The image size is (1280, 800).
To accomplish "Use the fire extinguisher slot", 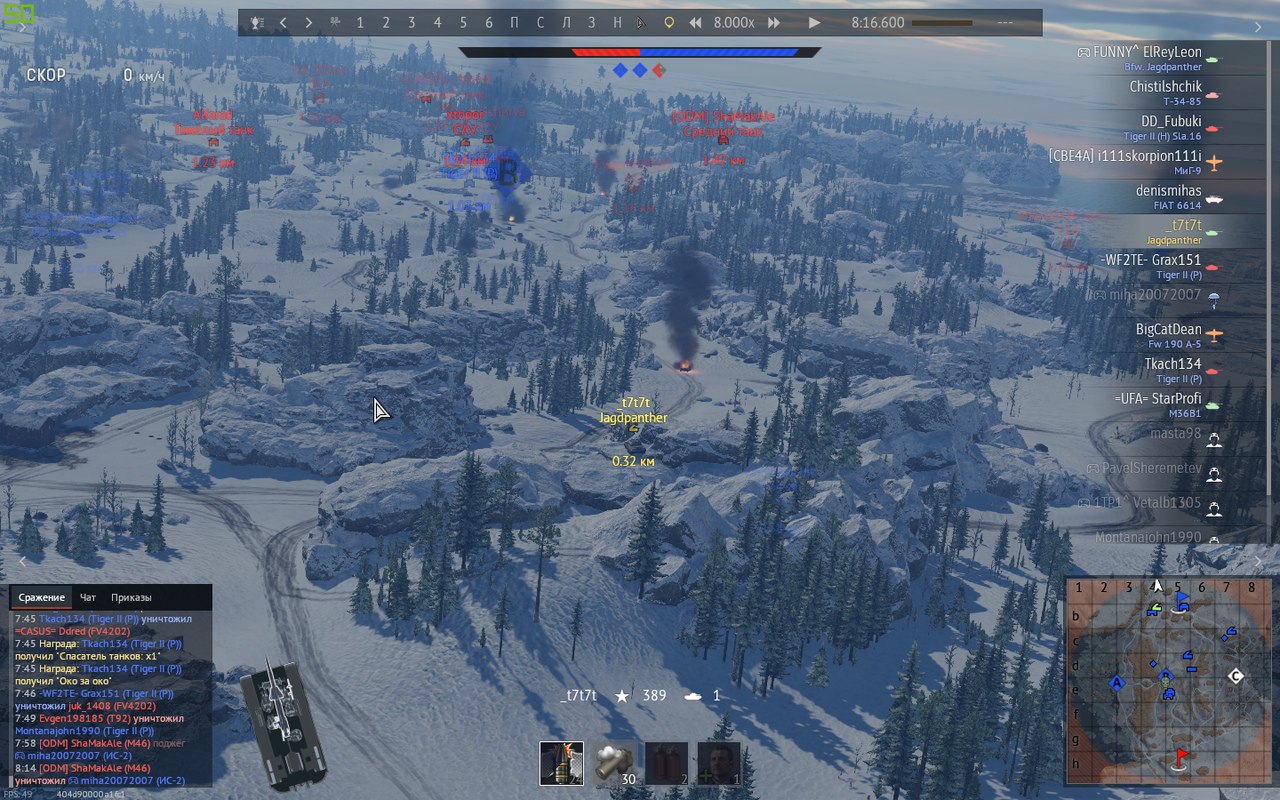I will coord(666,763).
